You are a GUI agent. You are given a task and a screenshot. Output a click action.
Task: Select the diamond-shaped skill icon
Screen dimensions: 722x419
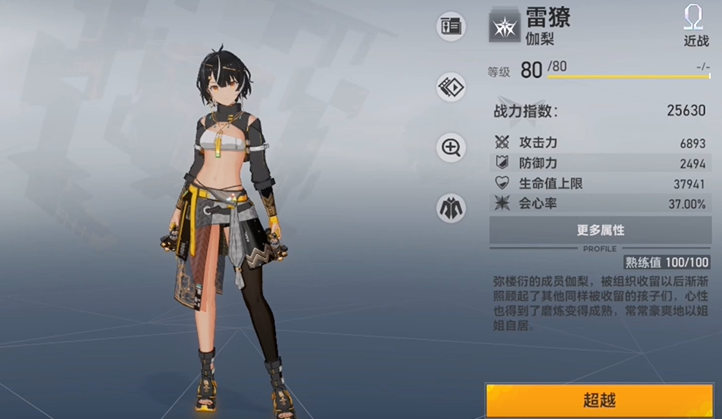(x=451, y=87)
